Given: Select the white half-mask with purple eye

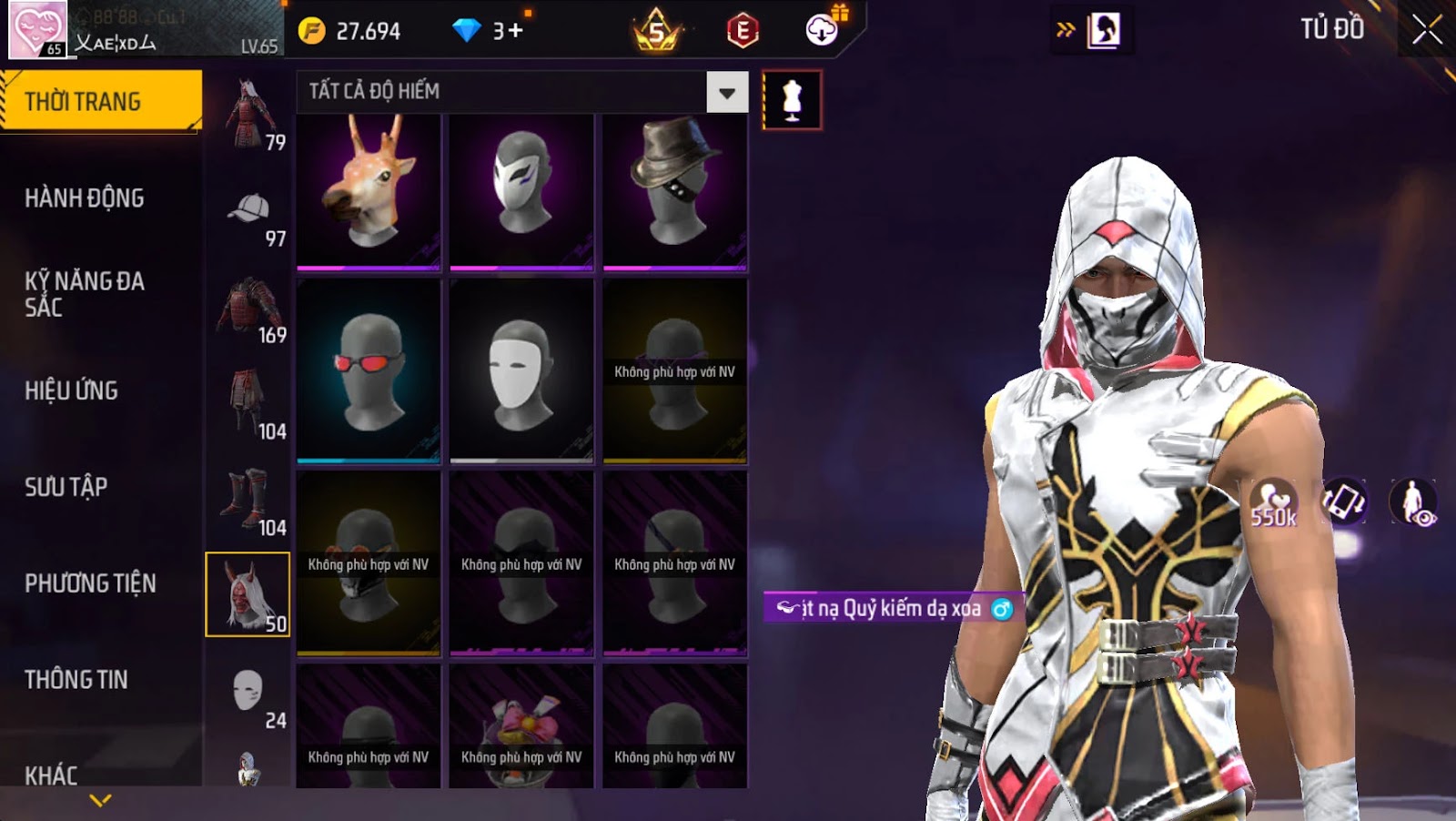Looking at the screenshot, I should (x=521, y=191).
